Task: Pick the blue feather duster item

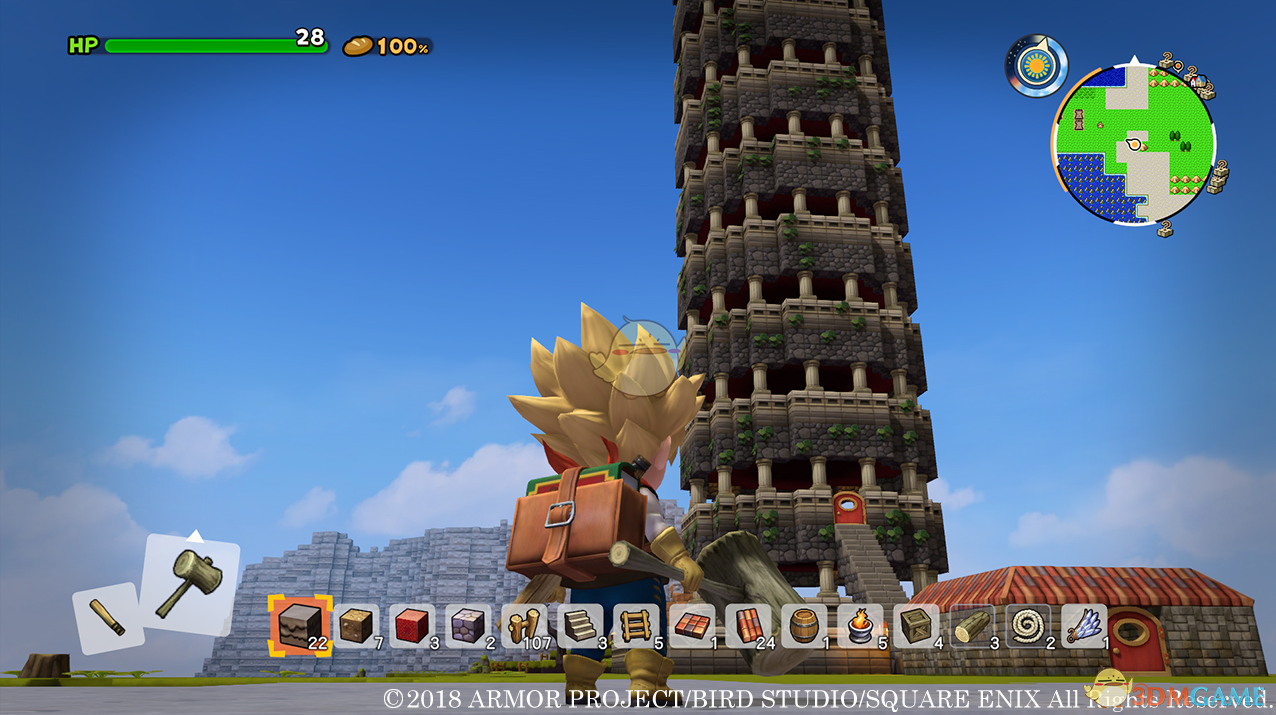Action: tap(1085, 626)
